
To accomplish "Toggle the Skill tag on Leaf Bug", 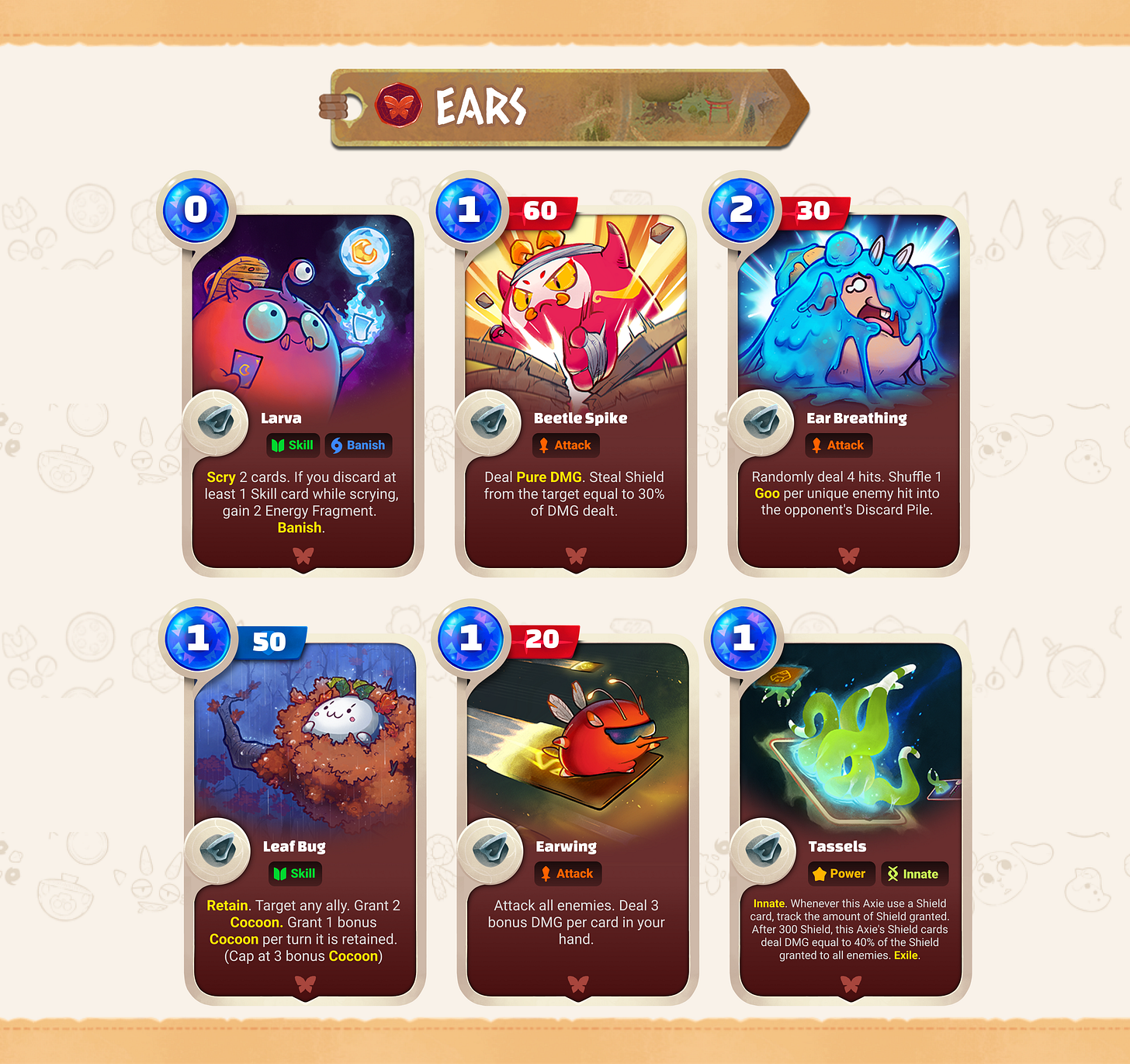I will point(294,873).
